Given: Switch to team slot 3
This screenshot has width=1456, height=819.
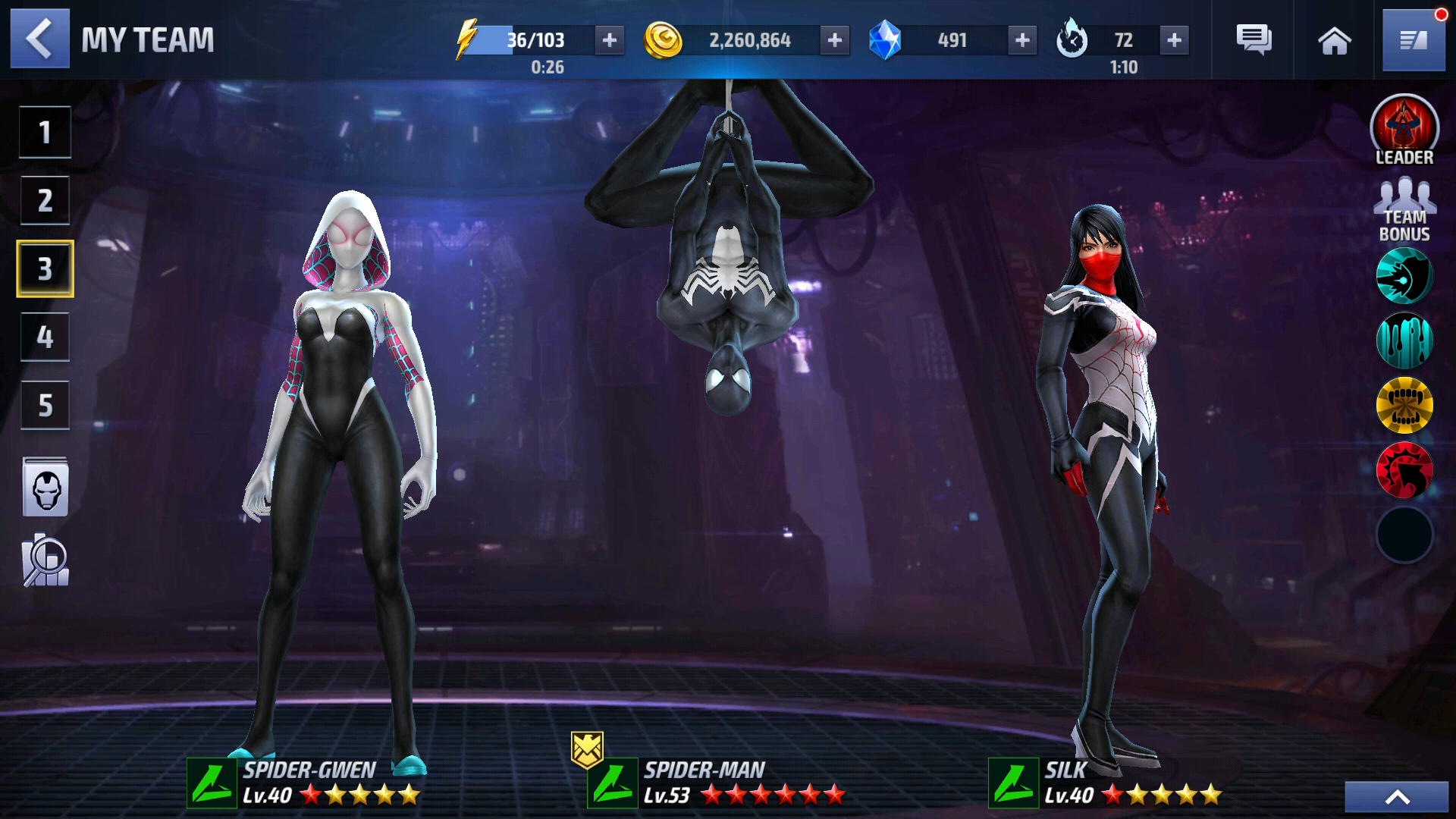Looking at the screenshot, I should point(45,268).
